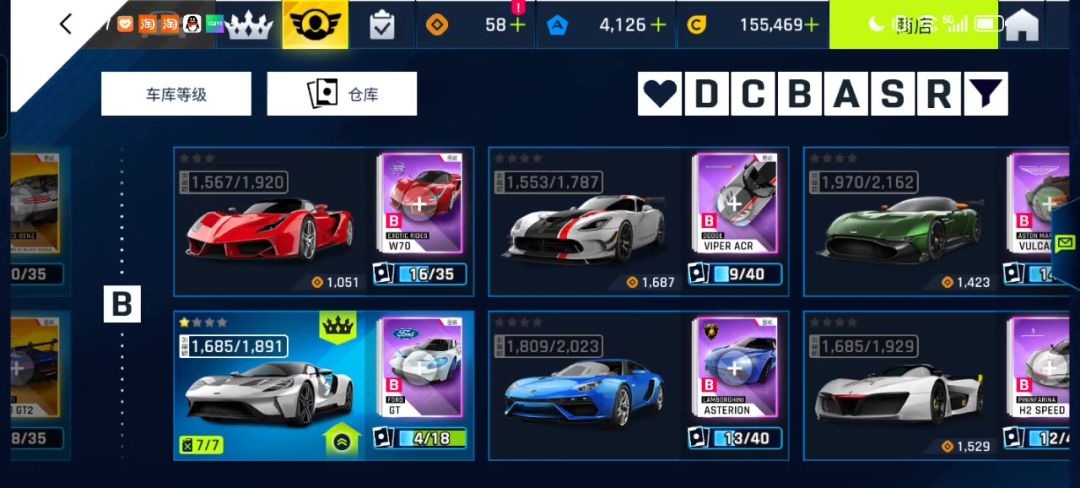Filter cars by favorites heart
The width and height of the screenshot is (1080, 488).
click(659, 94)
